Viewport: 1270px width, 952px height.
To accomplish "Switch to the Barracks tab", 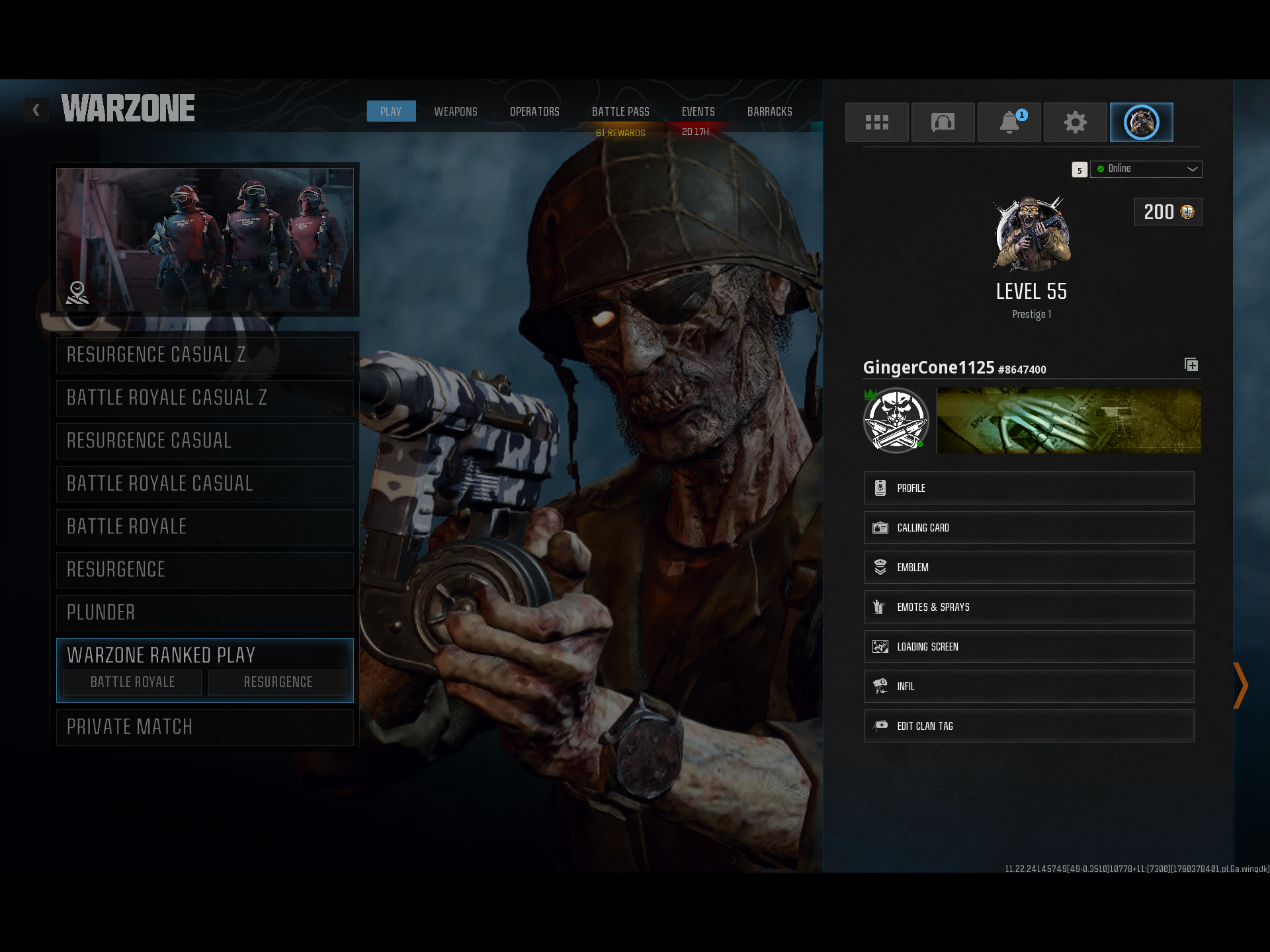I will [769, 112].
